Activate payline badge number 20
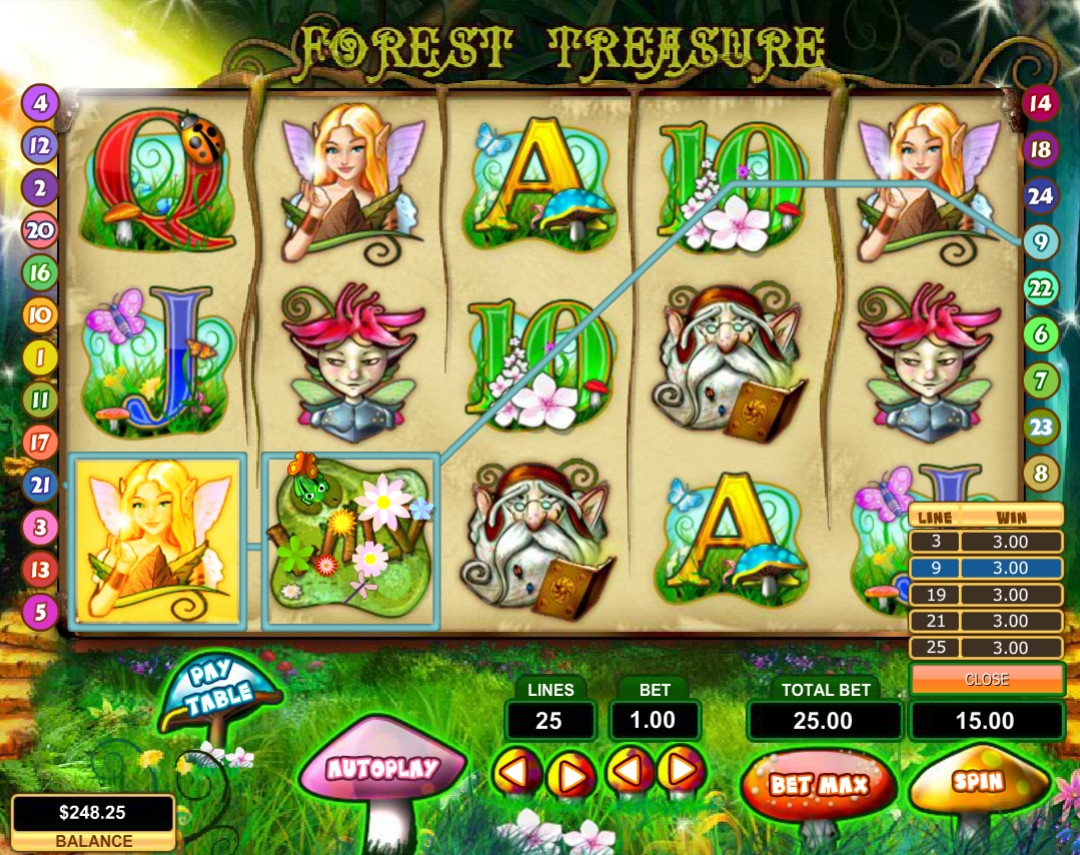Viewport: 1080px width, 855px height. click(40, 231)
